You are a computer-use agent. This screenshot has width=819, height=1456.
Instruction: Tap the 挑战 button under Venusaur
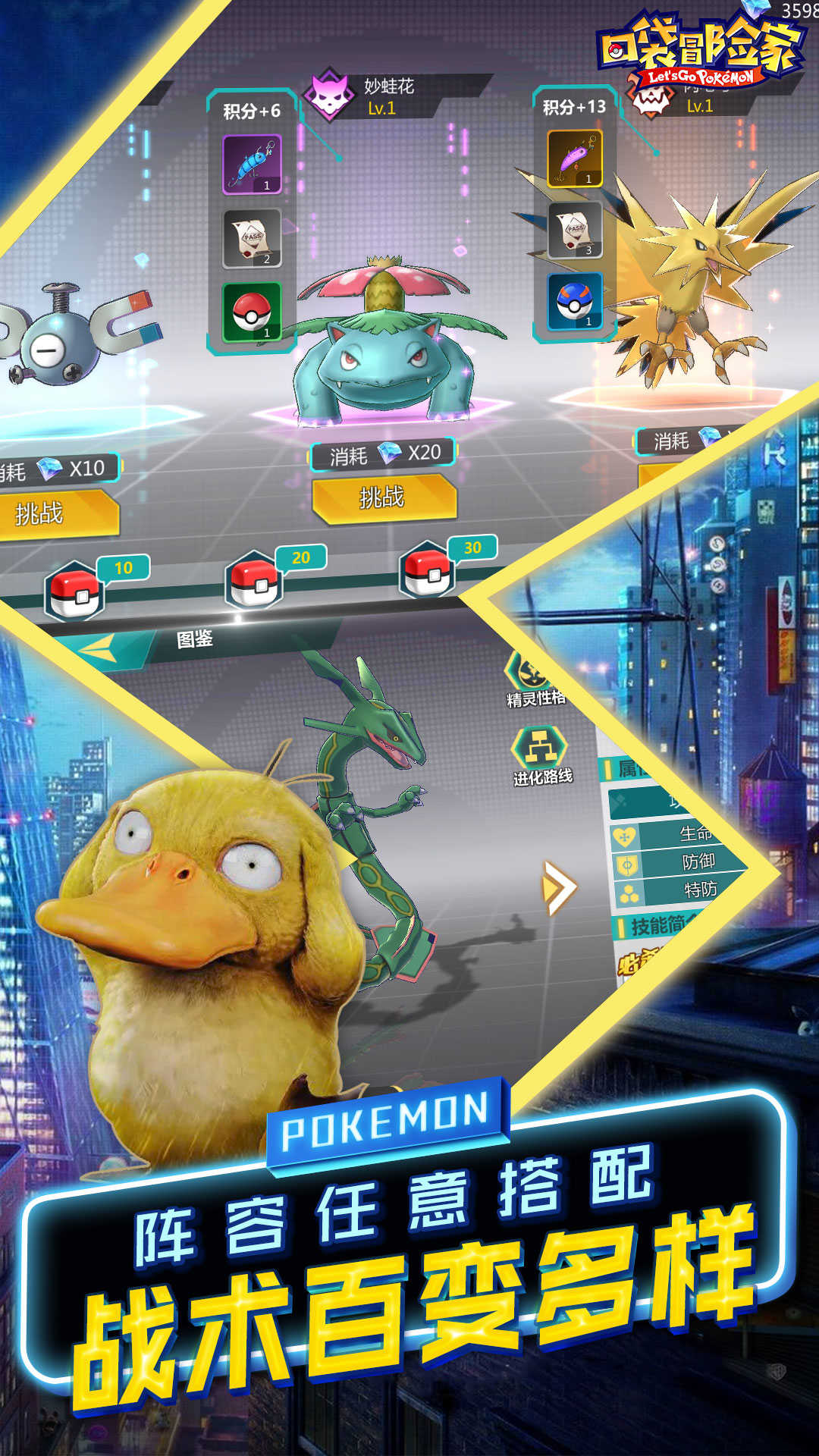(x=384, y=498)
